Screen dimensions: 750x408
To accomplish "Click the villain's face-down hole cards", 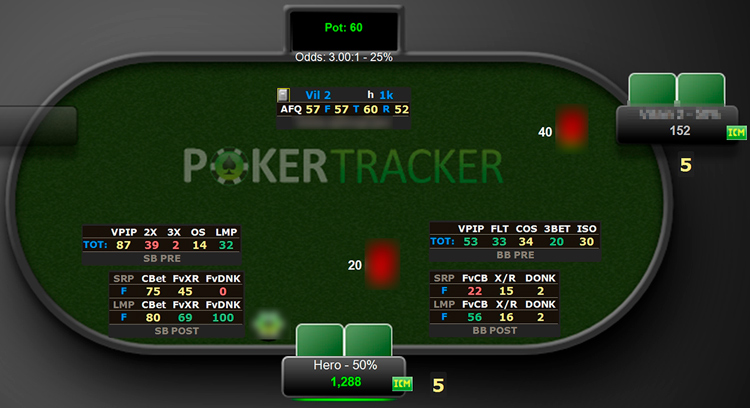I will point(677,89).
